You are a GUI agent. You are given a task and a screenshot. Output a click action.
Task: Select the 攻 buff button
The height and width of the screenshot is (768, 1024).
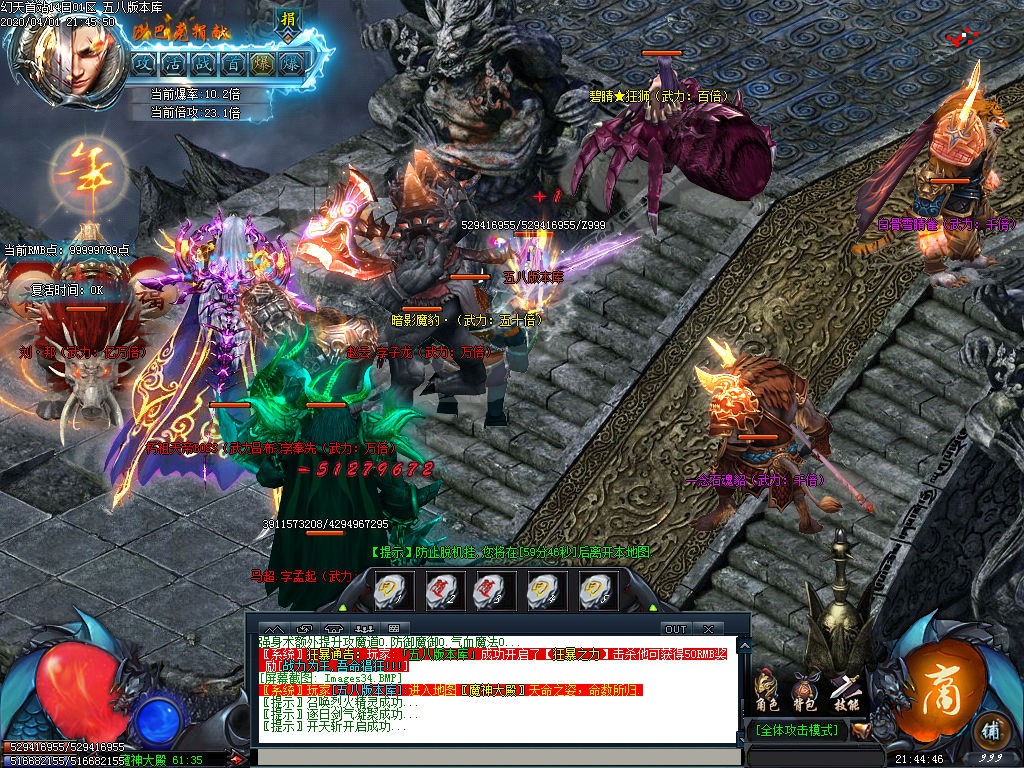[x=143, y=64]
